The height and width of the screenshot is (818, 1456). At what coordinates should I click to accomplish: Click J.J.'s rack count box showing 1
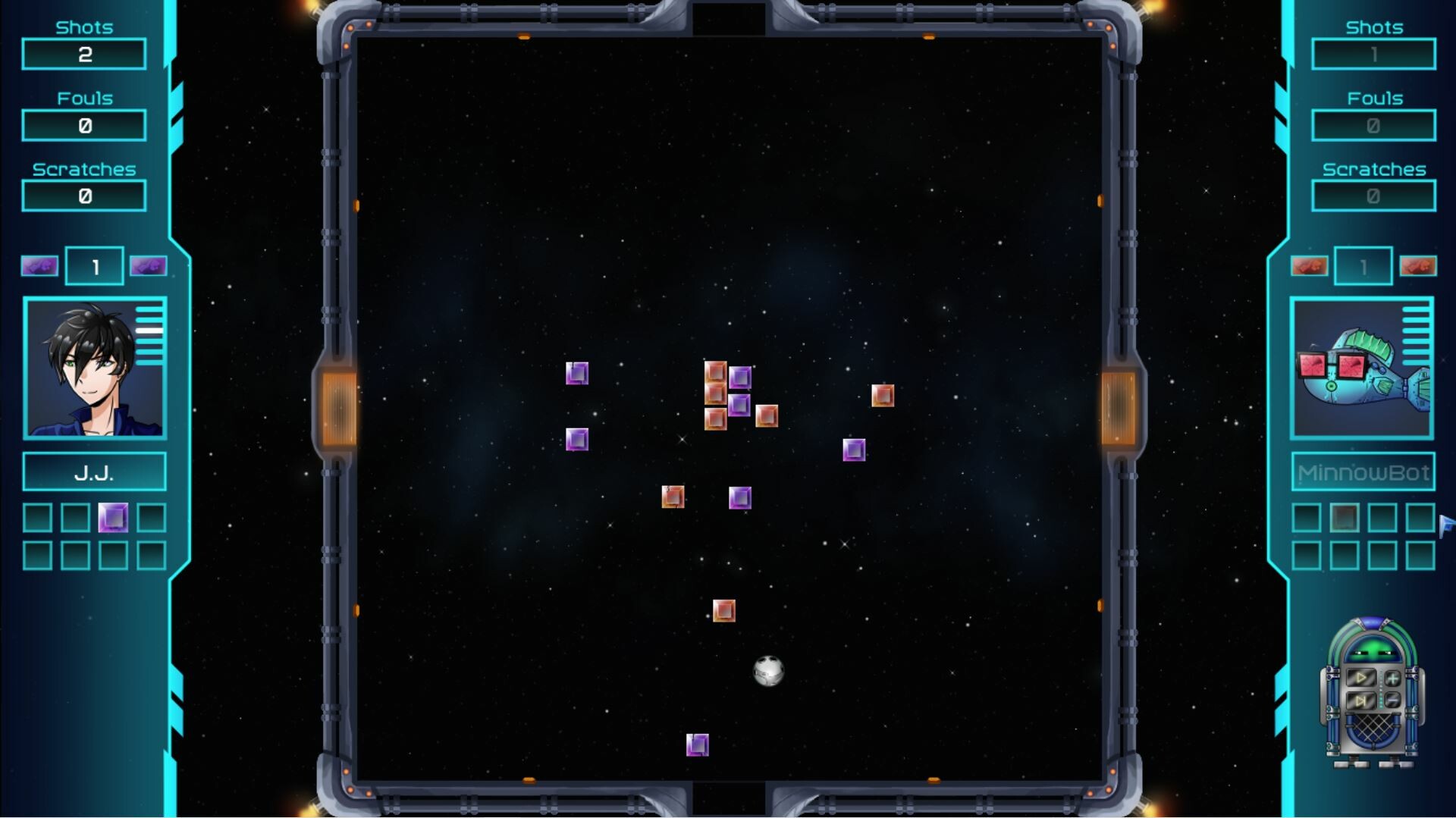point(94,265)
